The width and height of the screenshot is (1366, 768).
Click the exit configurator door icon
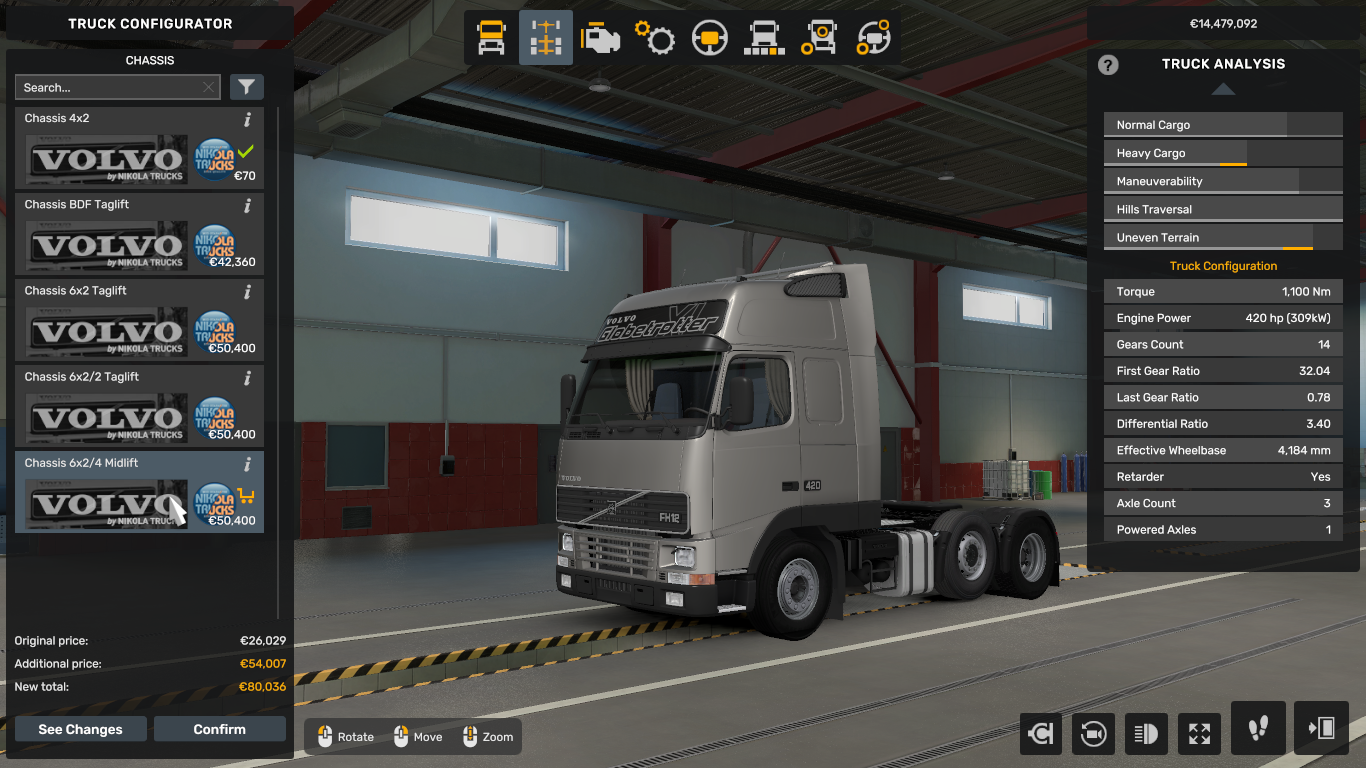pos(1321,728)
